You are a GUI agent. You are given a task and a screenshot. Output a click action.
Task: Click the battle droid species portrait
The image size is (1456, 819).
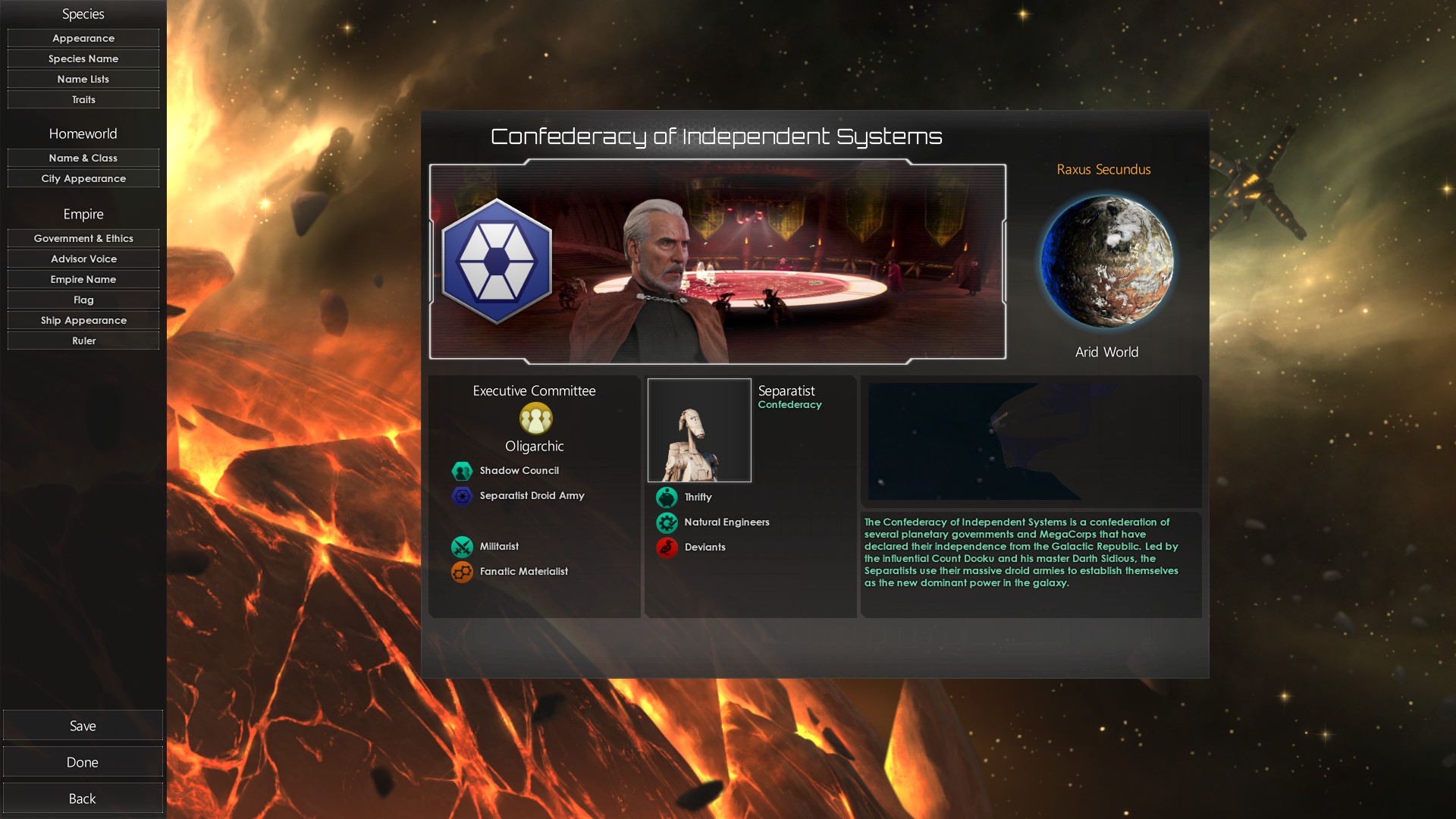click(699, 430)
